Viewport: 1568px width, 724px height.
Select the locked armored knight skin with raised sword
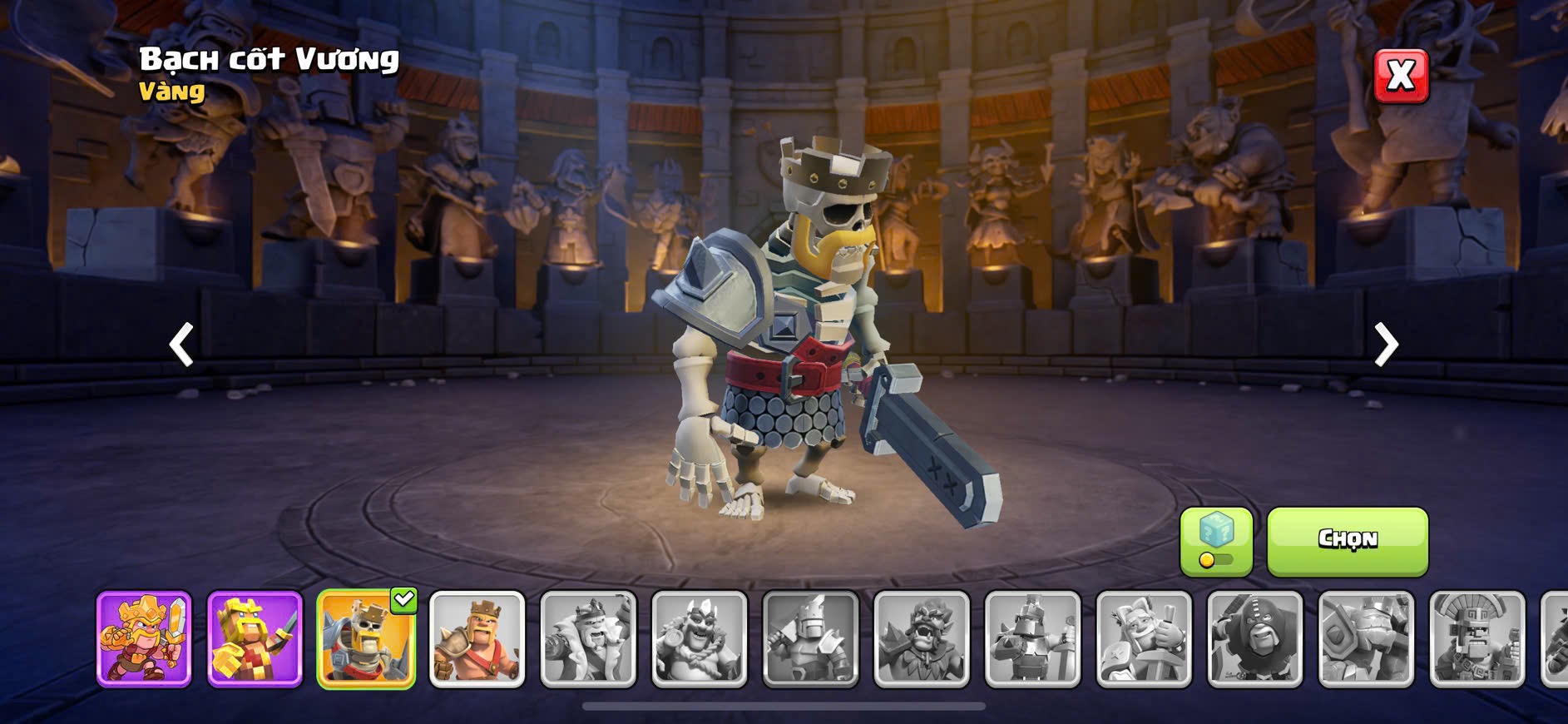click(811, 639)
